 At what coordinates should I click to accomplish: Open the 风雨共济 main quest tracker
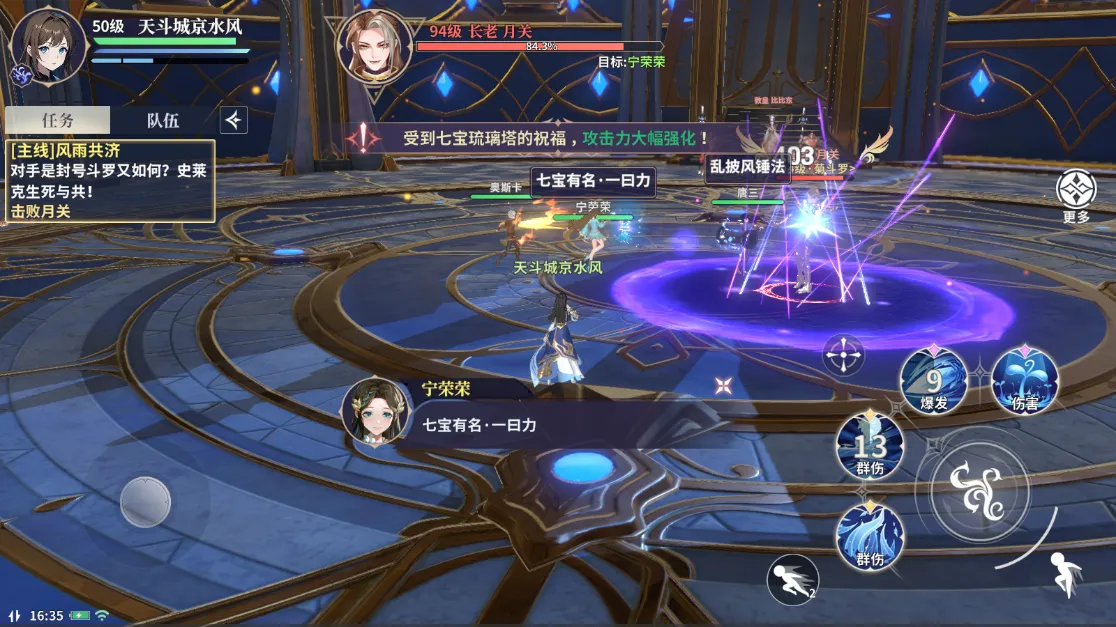click(110, 180)
